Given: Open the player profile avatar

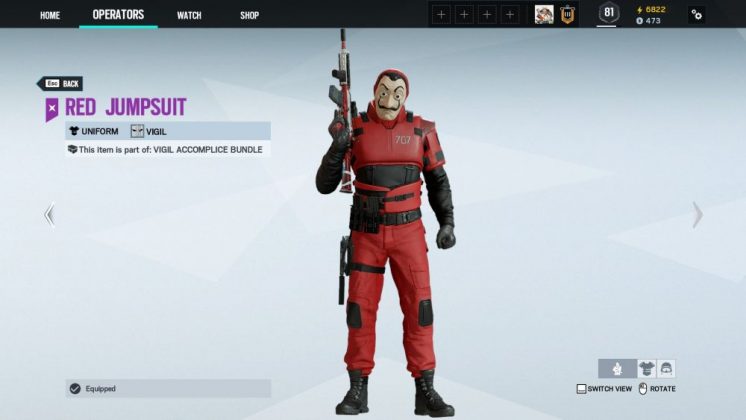Looking at the screenshot, I should click(544, 14).
